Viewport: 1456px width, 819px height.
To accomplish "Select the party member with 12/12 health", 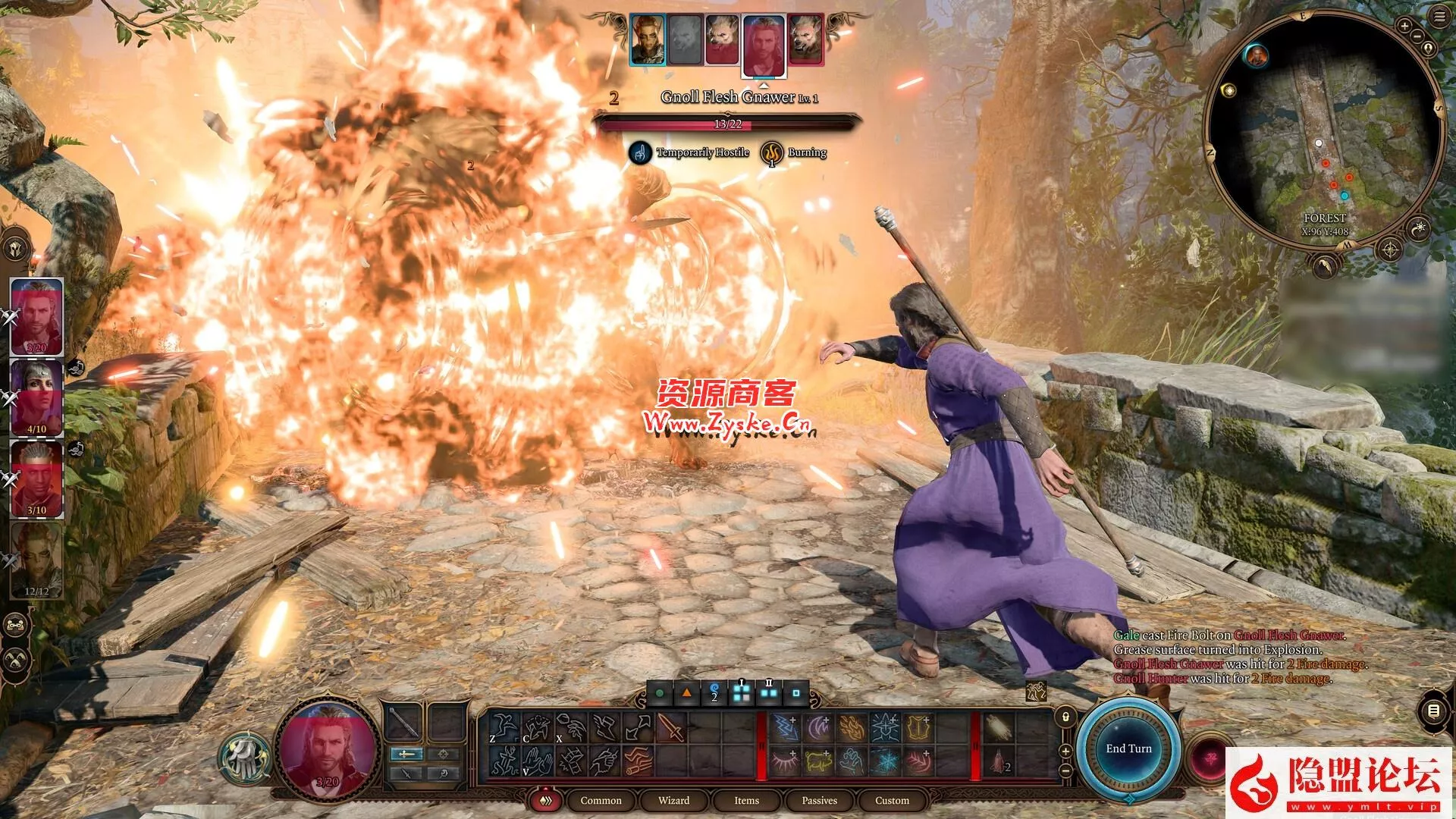I will pos(36,560).
